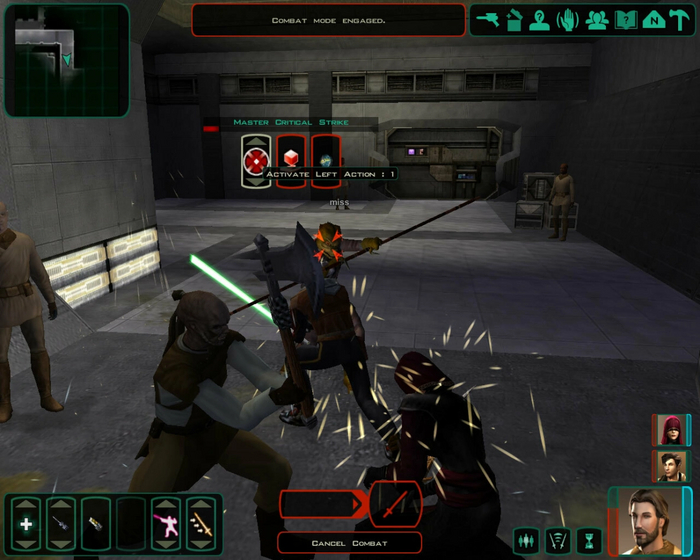Open the character sheet silhouette icon
Viewport: 700px width, 560px height.
(541, 20)
